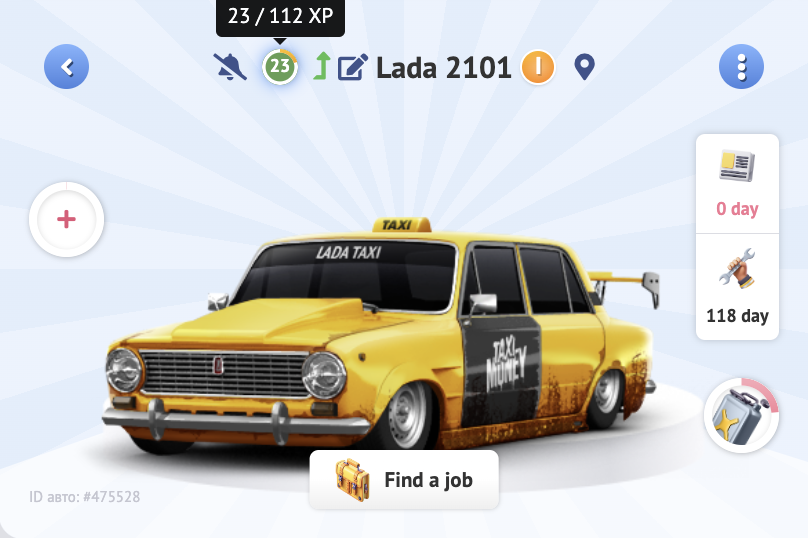This screenshot has width=808, height=538.
Task: Open the wrench repair 118 day panel
Action: 737,288
